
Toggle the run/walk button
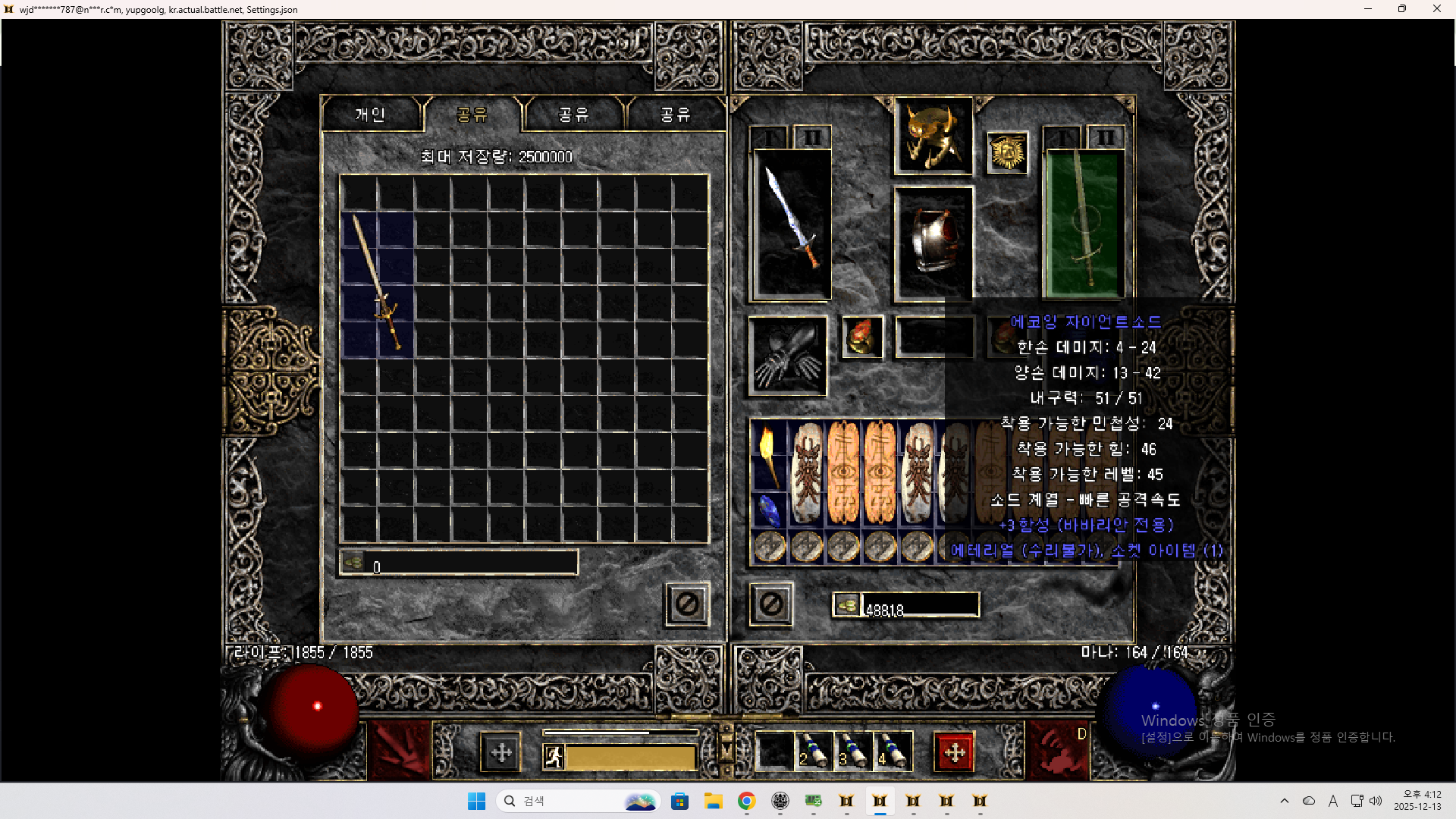[x=554, y=756]
